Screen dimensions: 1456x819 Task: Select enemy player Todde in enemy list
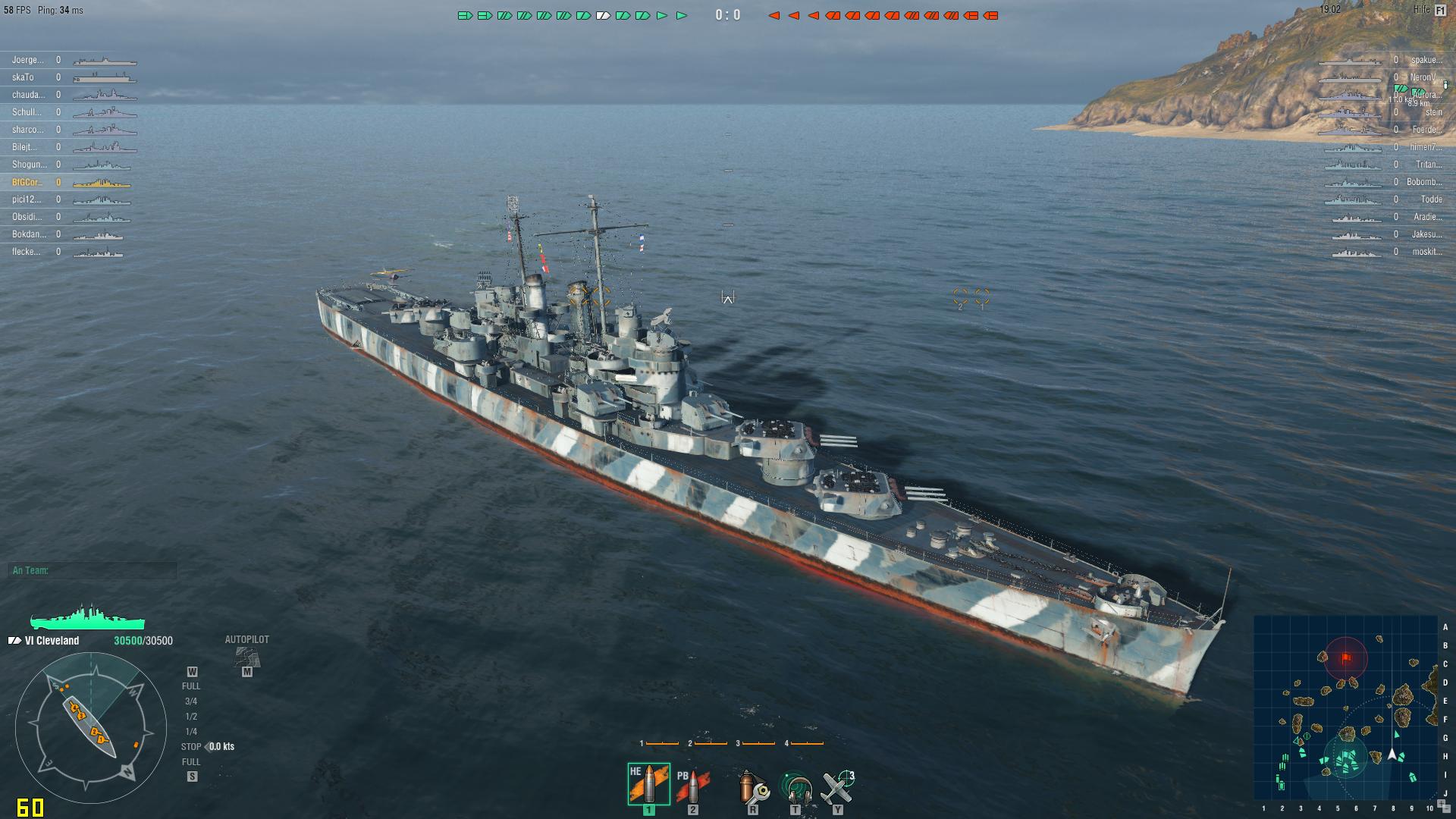pos(1431,199)
